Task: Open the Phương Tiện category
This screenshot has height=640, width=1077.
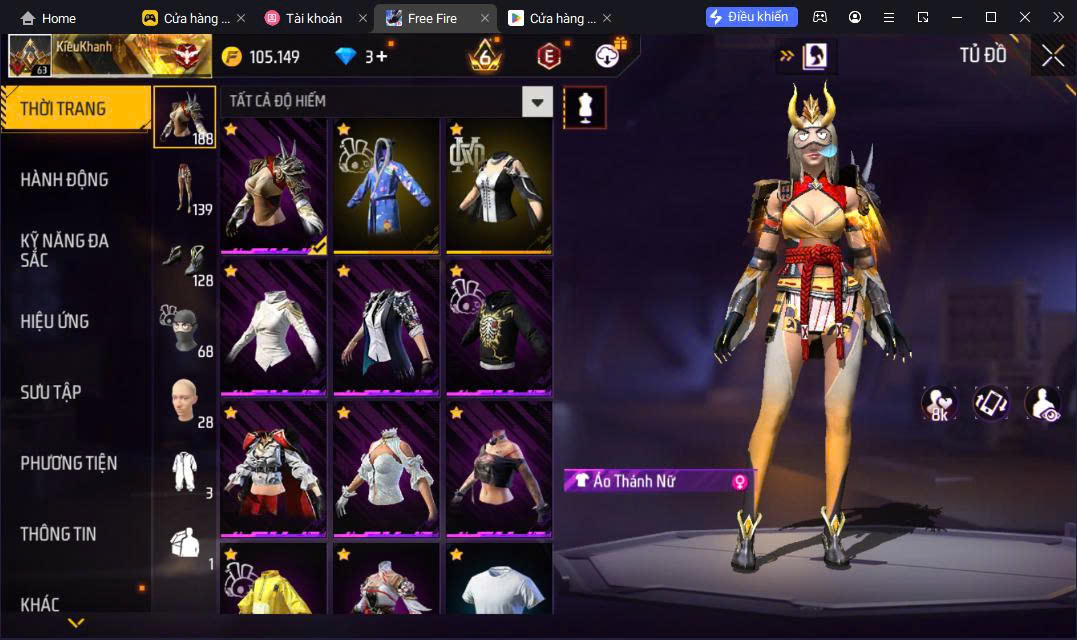Action: (x=69, y=463)
